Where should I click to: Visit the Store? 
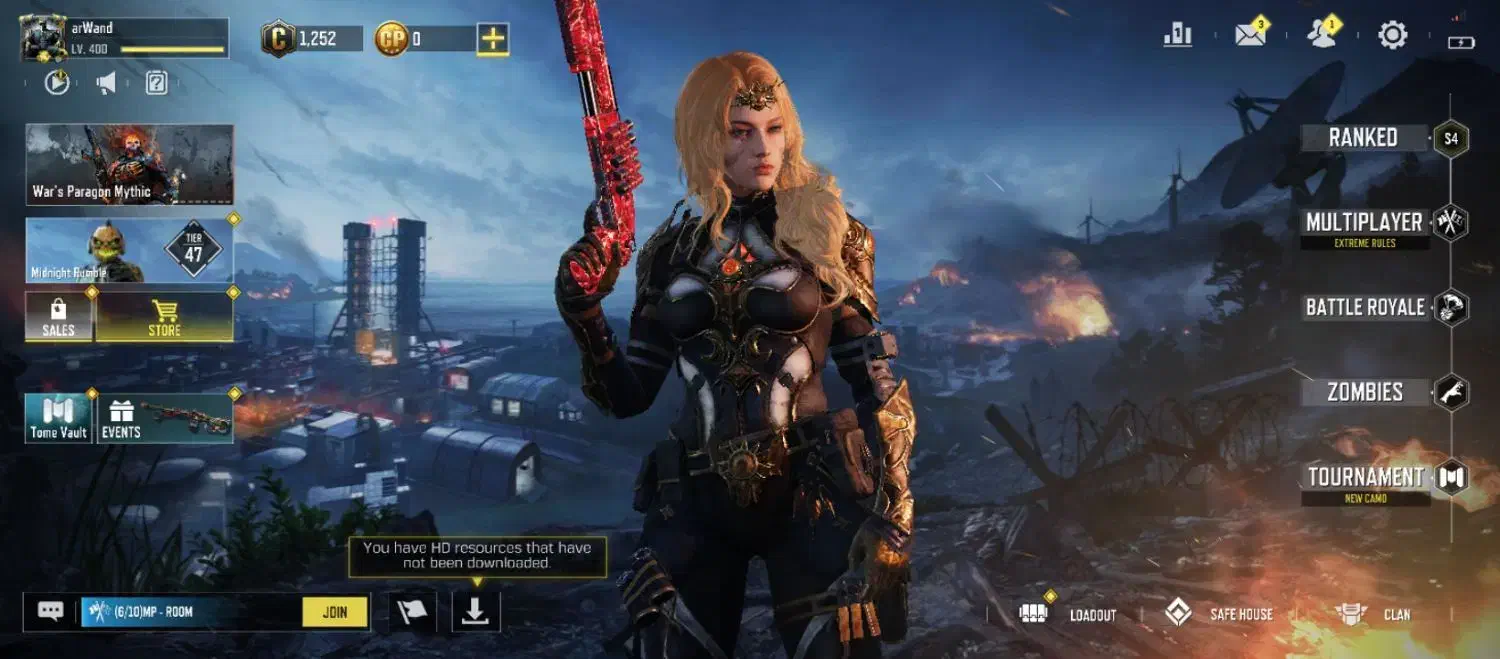click(x=165, y=317)
